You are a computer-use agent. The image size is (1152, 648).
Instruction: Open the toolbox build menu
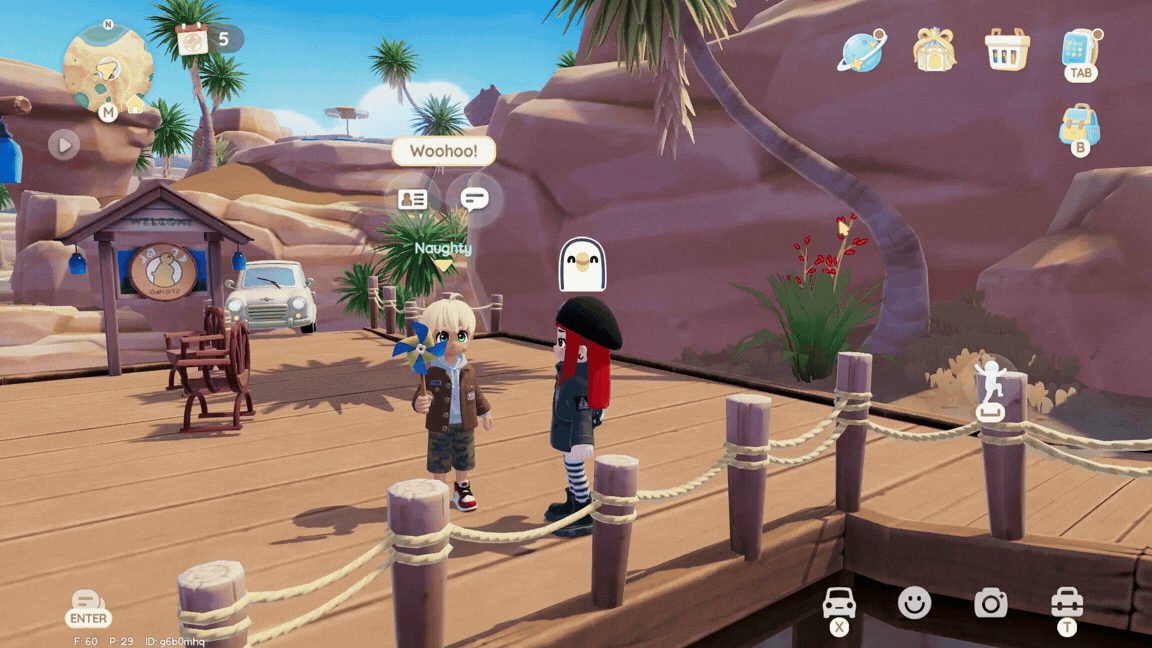[1067, 602]
